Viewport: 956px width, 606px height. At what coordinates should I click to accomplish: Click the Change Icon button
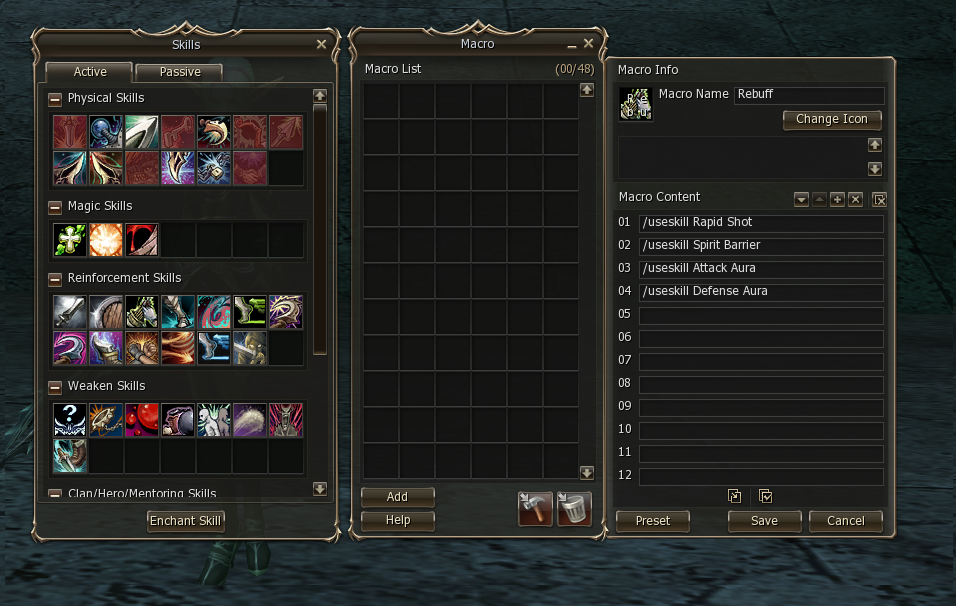832,119
